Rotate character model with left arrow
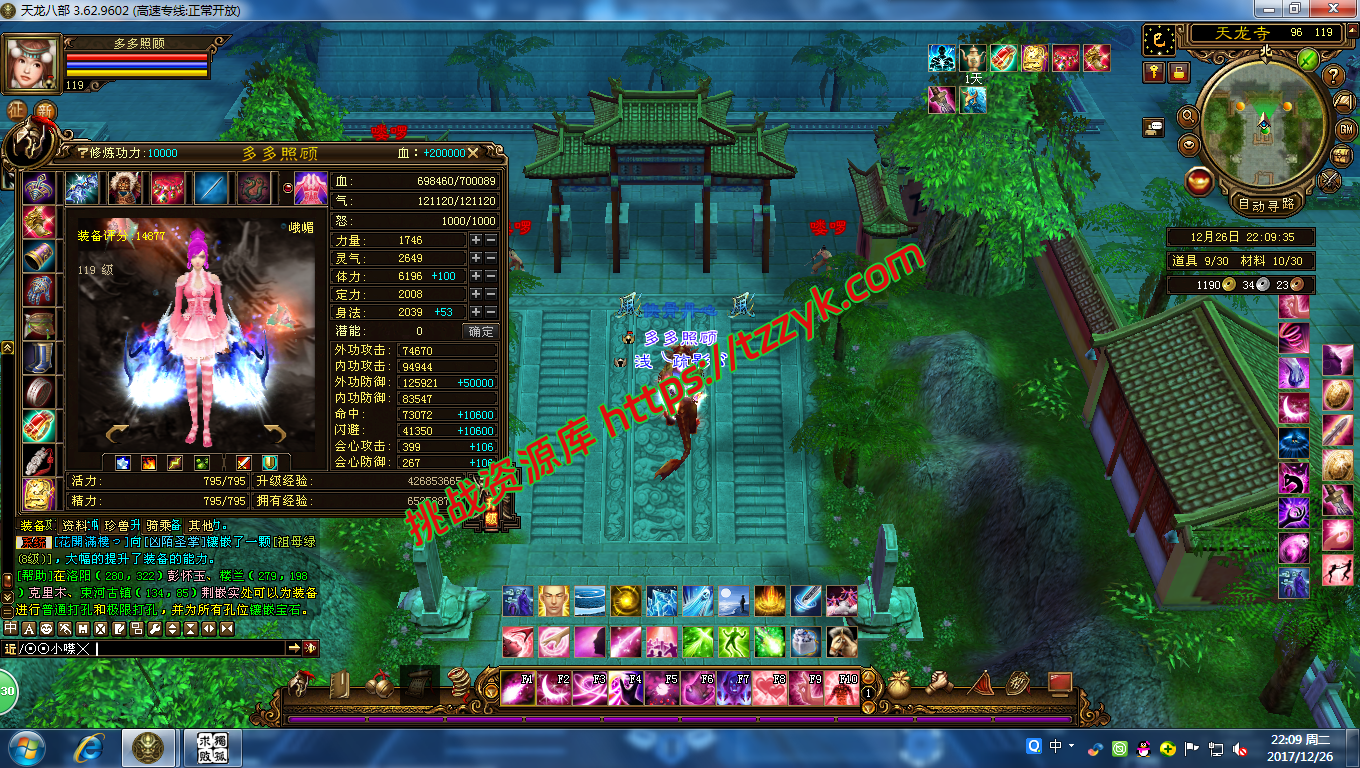This screenshot has height=768, width=1360. [x=118, y=433]
